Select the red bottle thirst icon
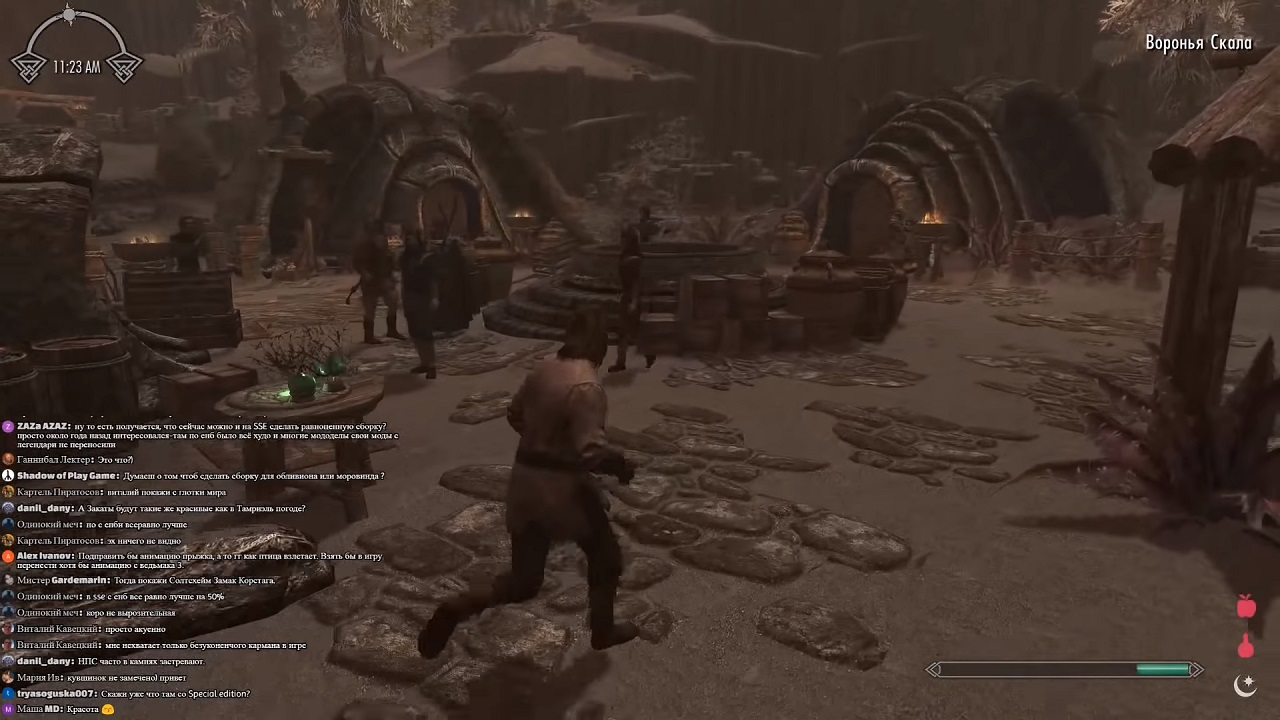 click(x=1246, y=646)
